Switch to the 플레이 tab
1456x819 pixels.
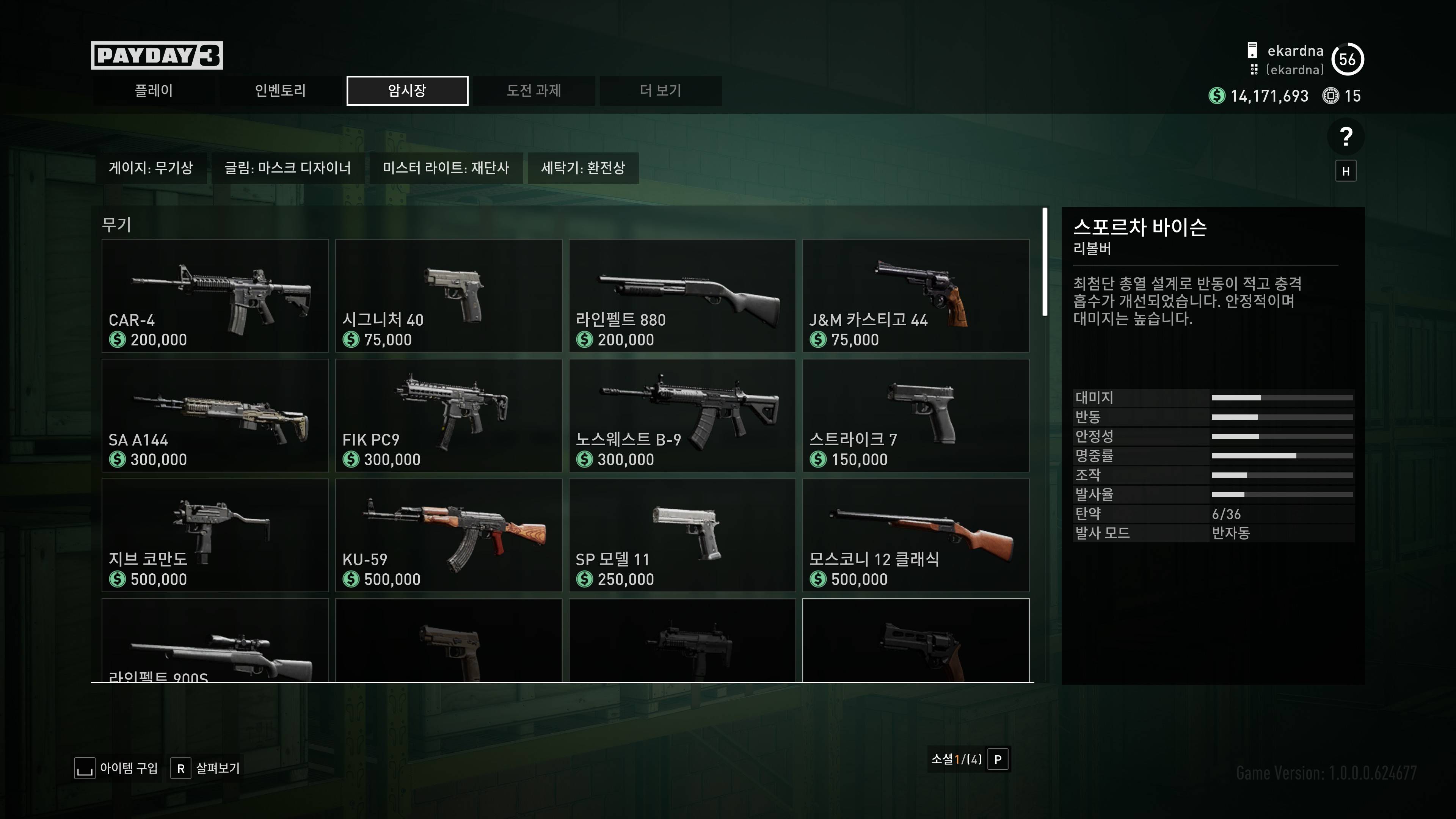tap(153, 91)
